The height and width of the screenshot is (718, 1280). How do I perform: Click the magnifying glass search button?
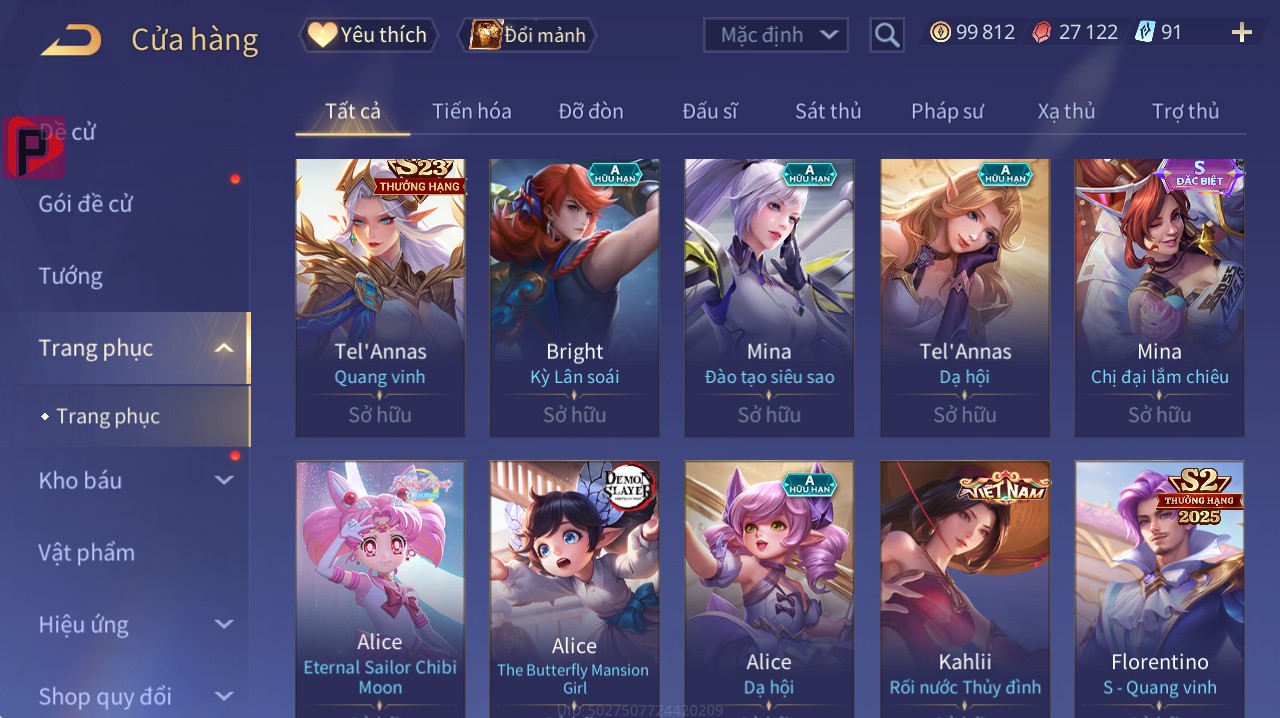pos(886,35)
